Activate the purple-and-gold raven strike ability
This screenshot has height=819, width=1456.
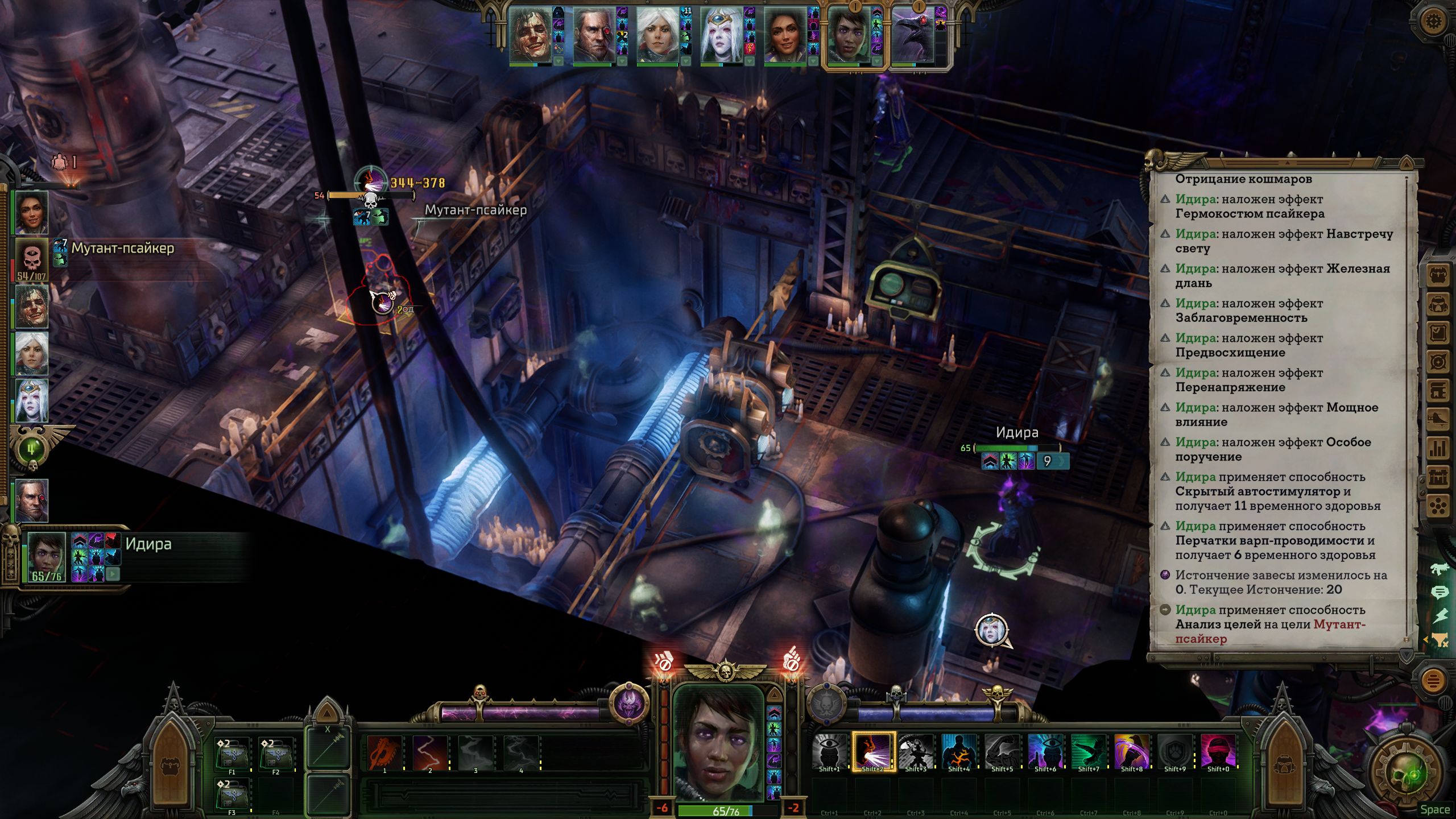coord(1131,751)
